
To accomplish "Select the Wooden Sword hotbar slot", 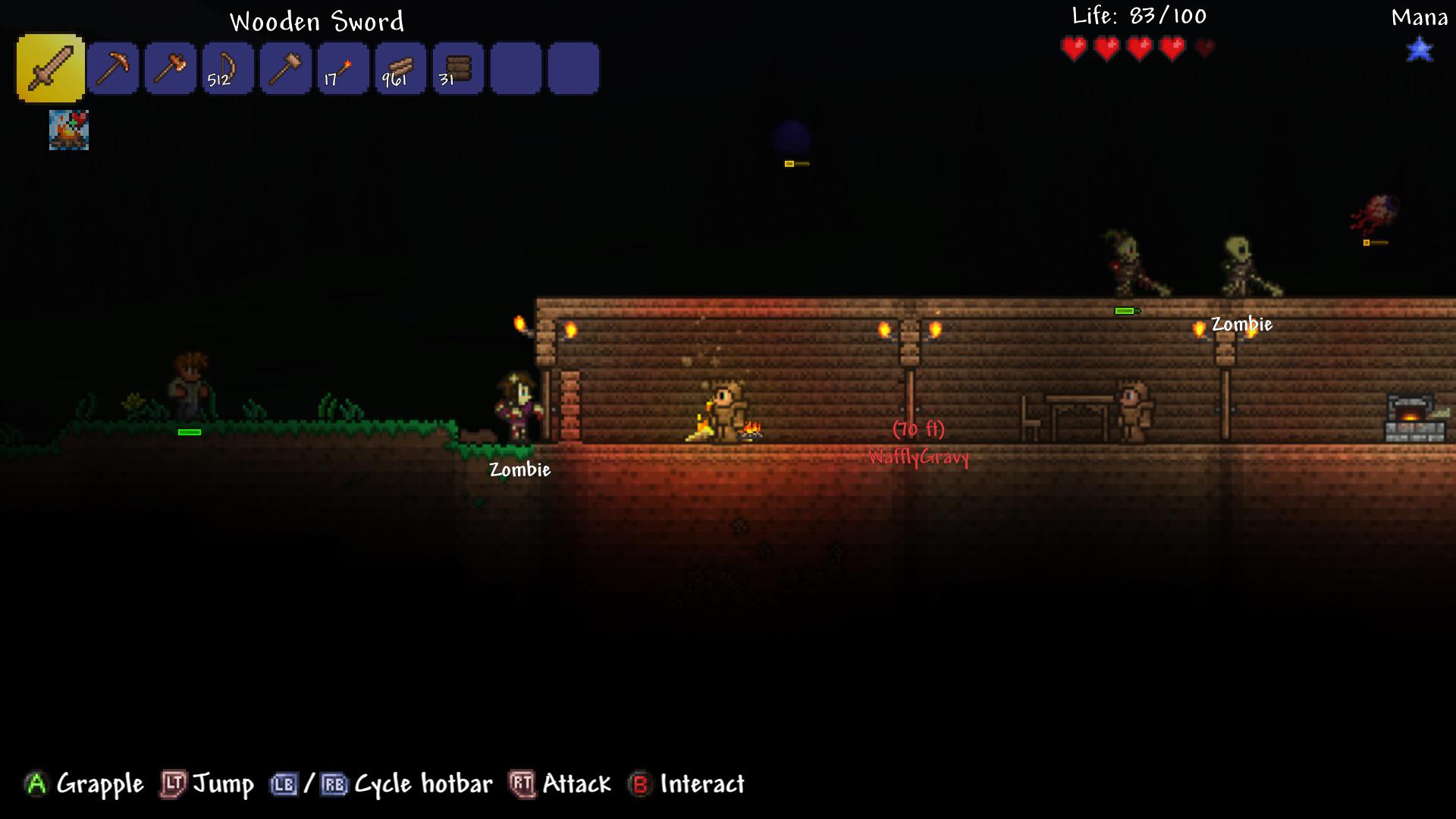I will pos(50,68).
